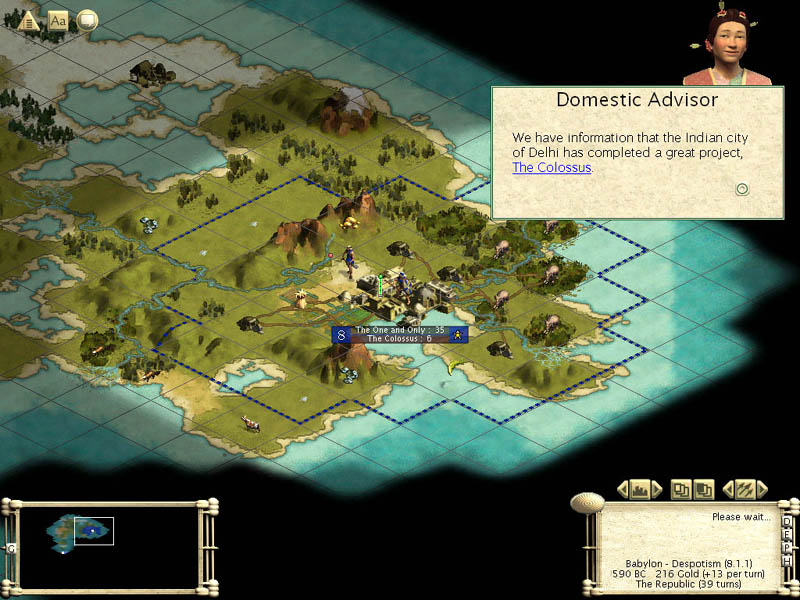Select previous unit arrow
Viewport: 800px width, 600px height.
[x=727, y=489]
